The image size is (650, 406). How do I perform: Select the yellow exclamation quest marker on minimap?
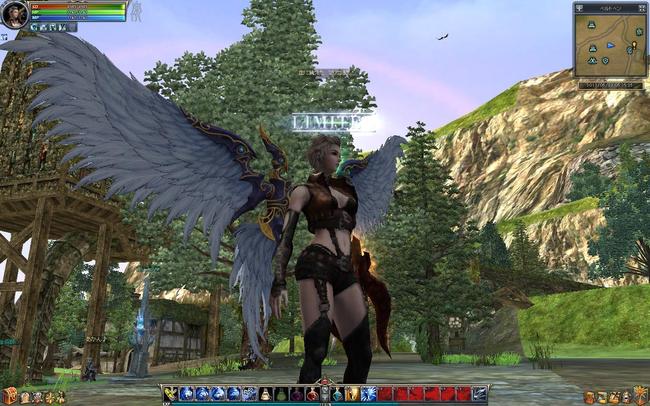(634, 46)
